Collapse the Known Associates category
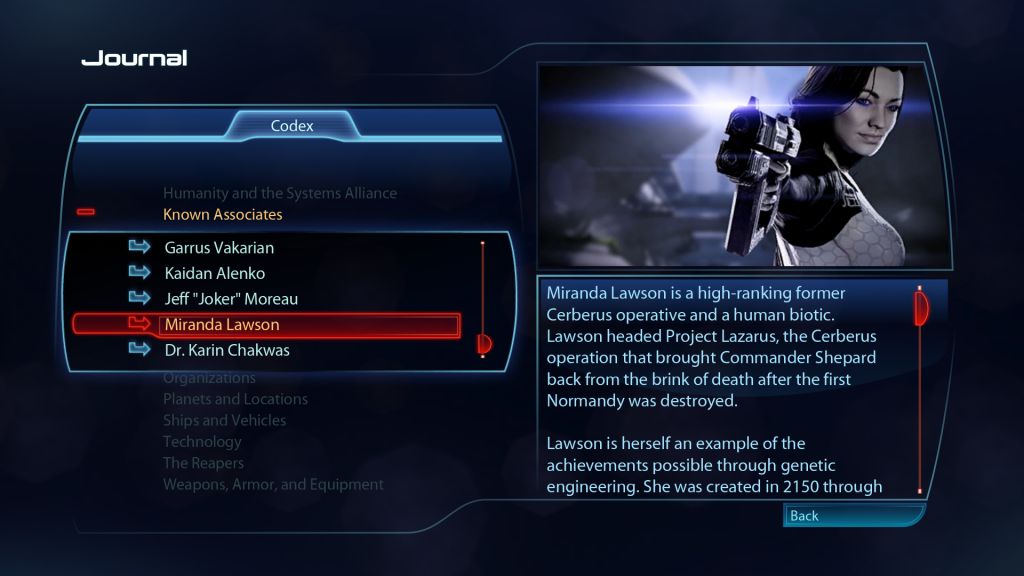Screen dimensions: 1024x576 coord(223,214)
